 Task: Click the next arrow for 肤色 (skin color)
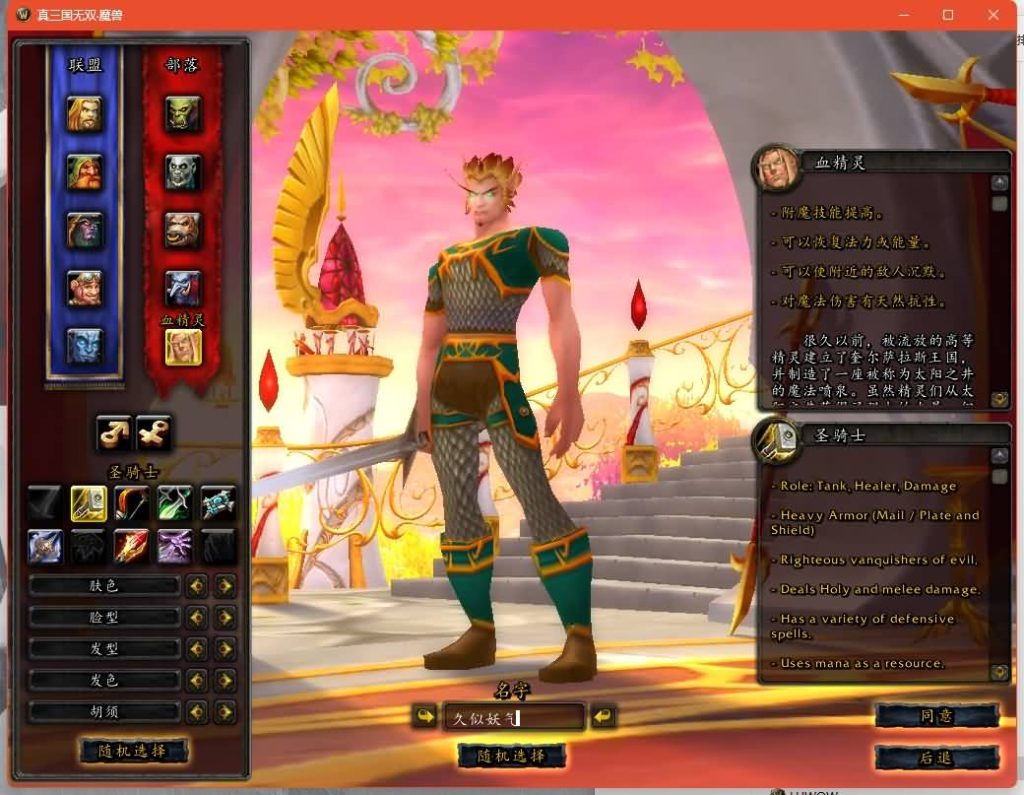click(x=226, y=586)
